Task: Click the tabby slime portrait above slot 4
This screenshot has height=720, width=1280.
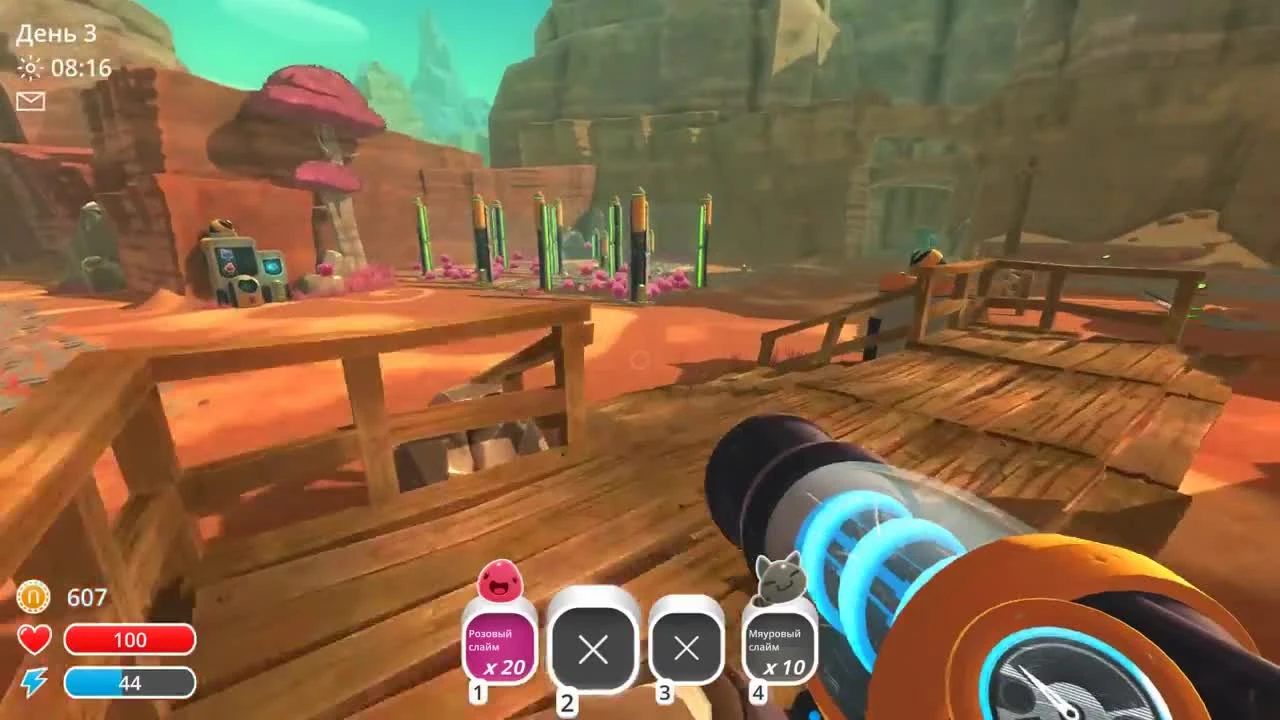Action: (x=779, y=580)
